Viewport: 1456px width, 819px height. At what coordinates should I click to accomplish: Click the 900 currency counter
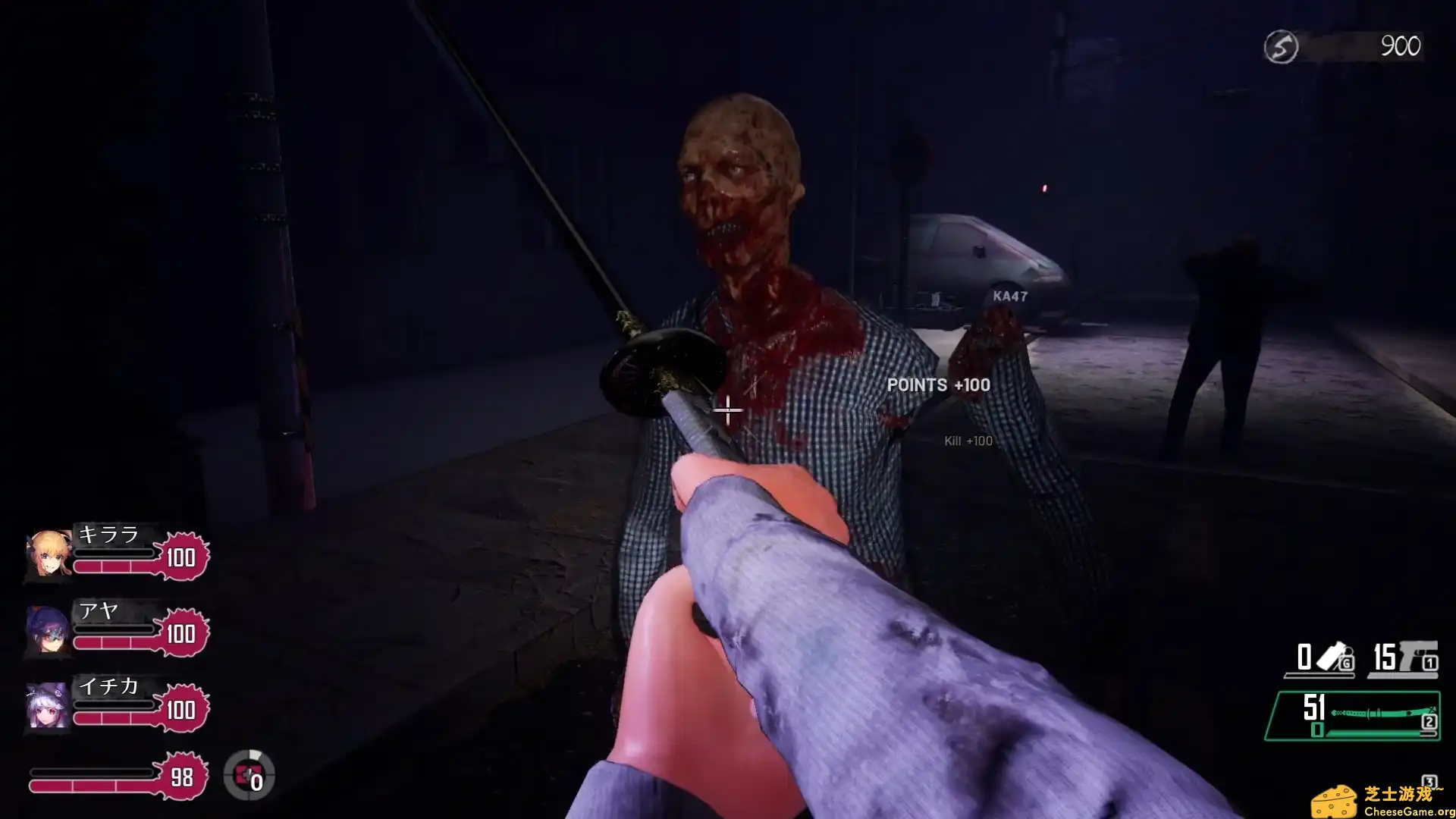1403,44
